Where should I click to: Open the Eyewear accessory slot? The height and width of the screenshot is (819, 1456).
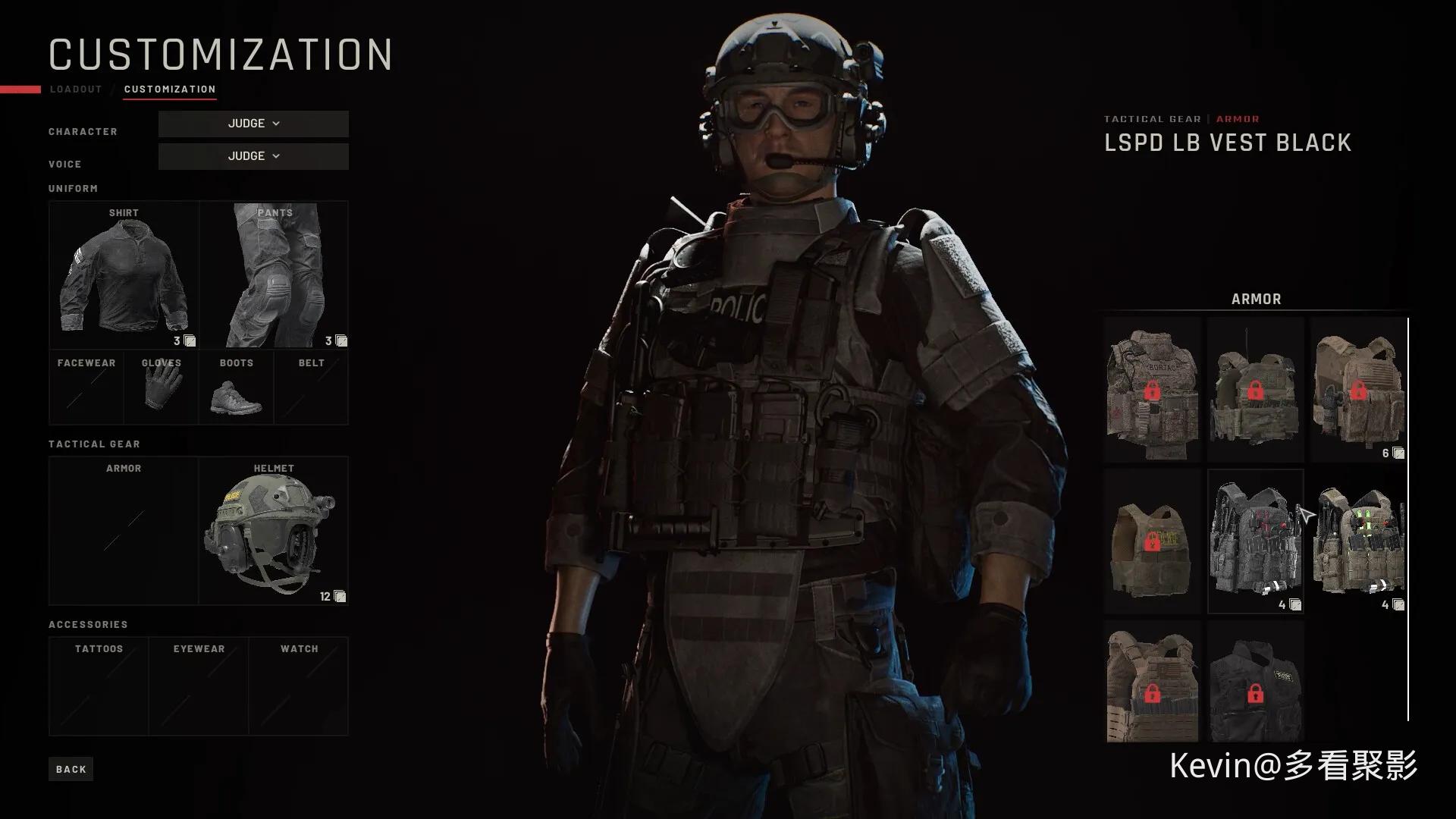point(199,686)
